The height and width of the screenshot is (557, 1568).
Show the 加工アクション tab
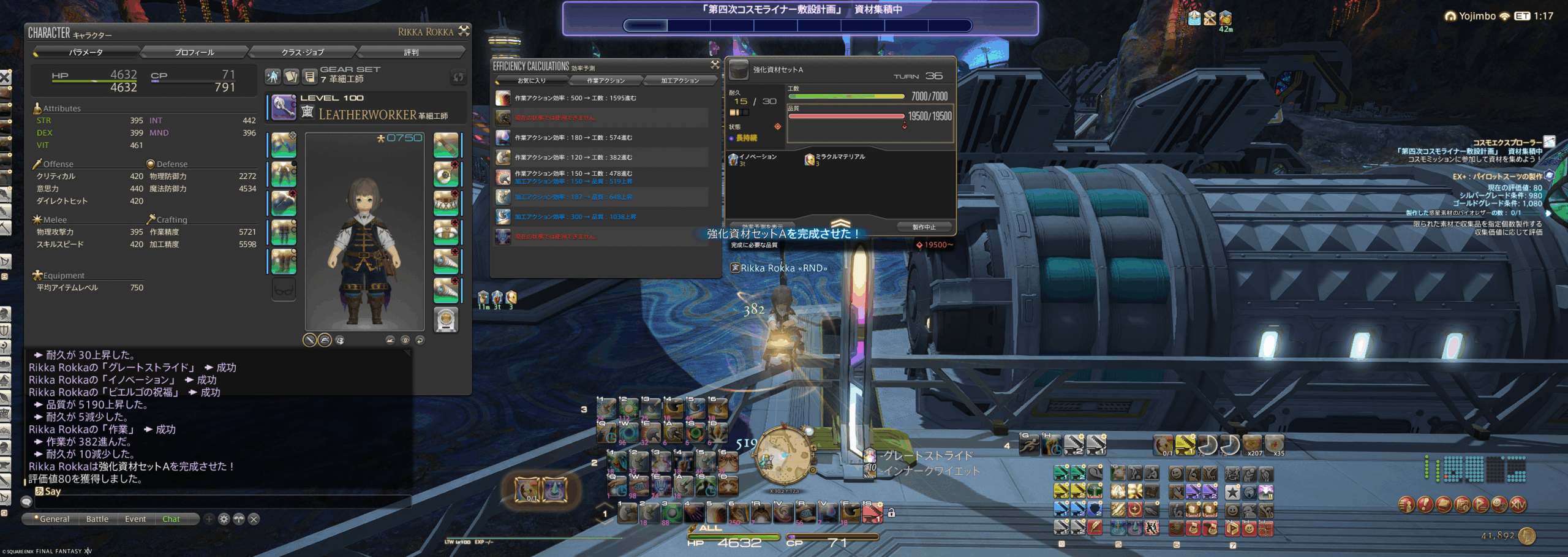coord(680,81)
